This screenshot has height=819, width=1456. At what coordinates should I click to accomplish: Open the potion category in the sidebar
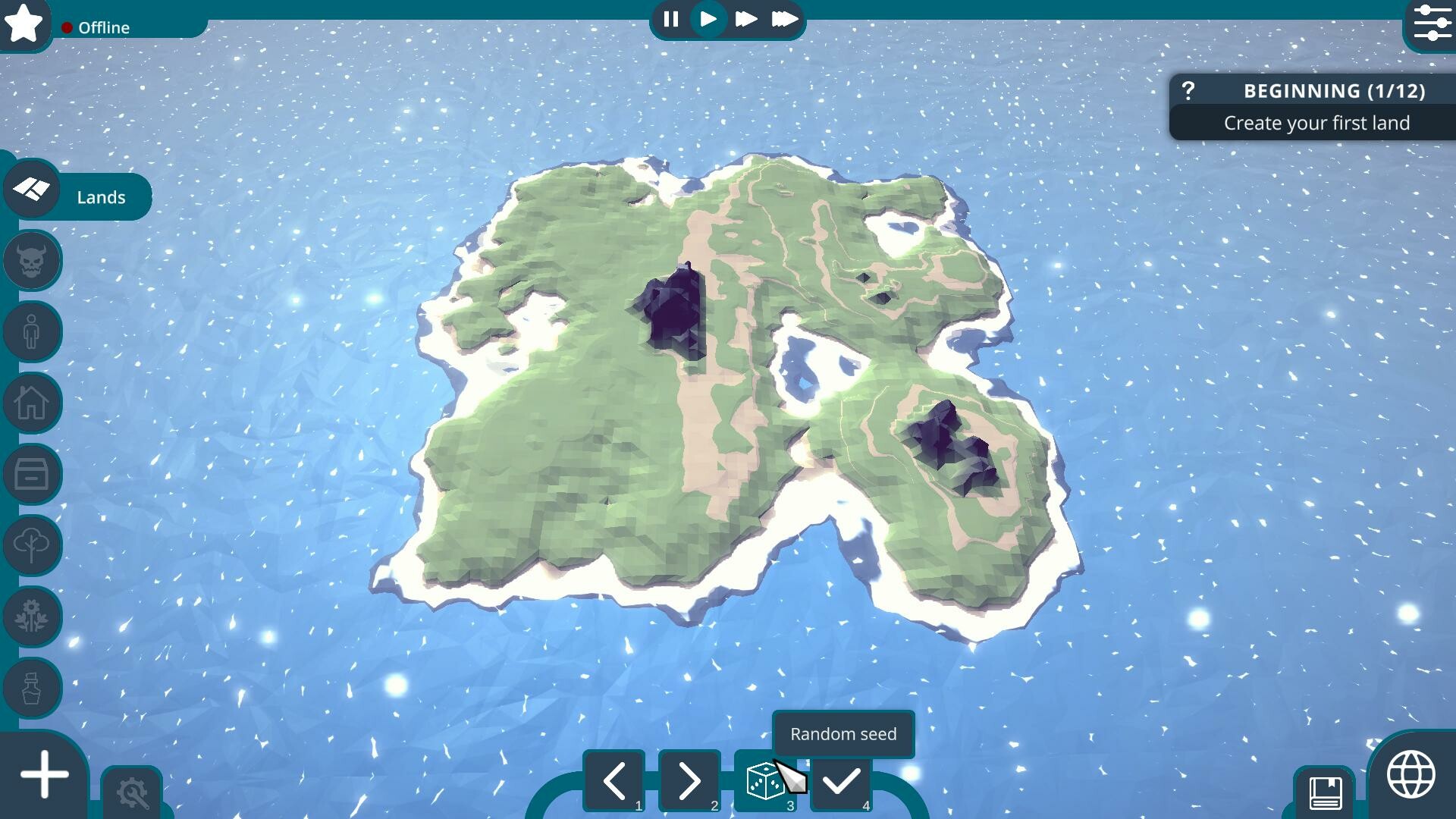[x=31, y=688]
